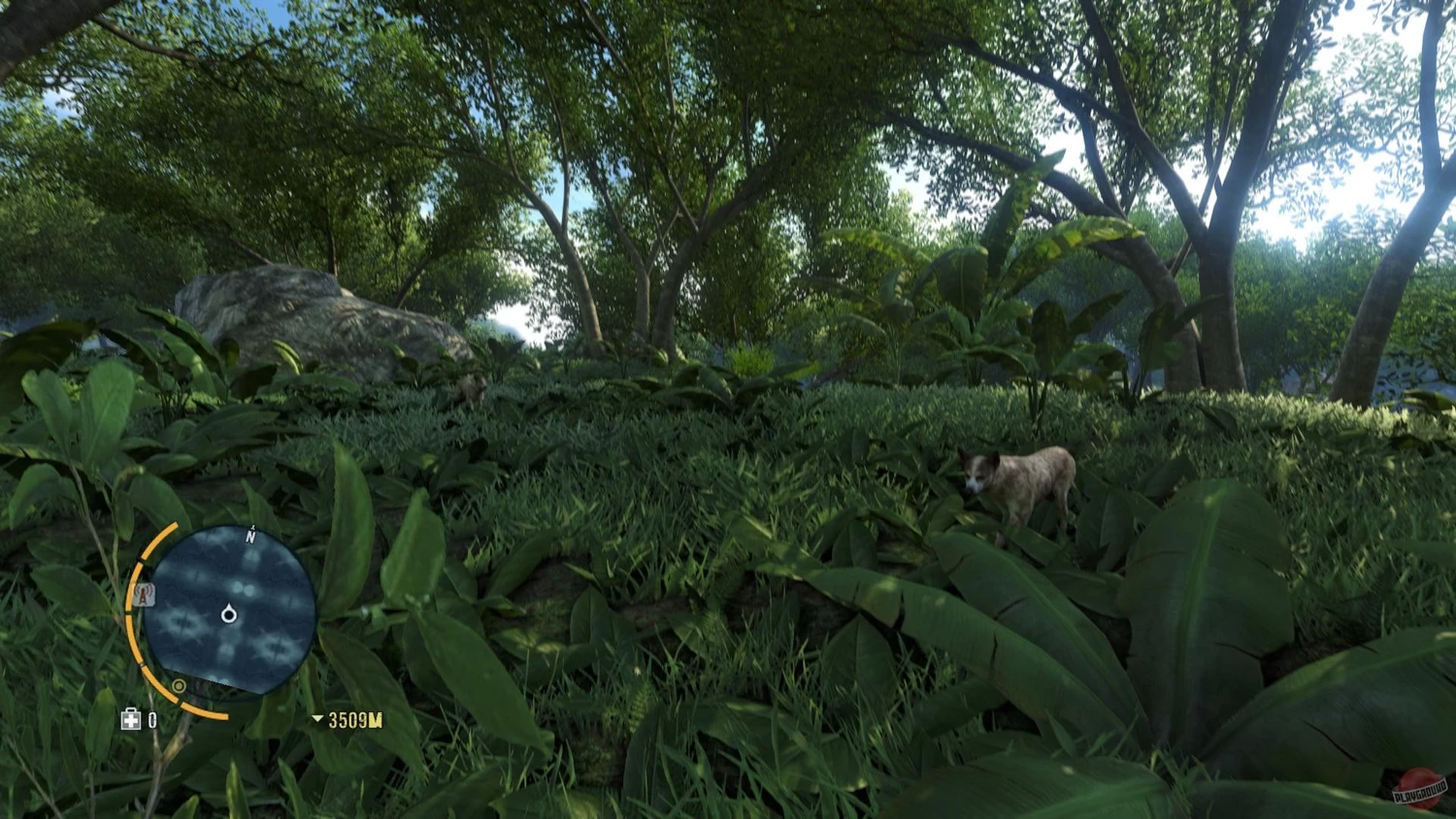Use the medkit icon
1456x819 pixels.
point(131,719)
